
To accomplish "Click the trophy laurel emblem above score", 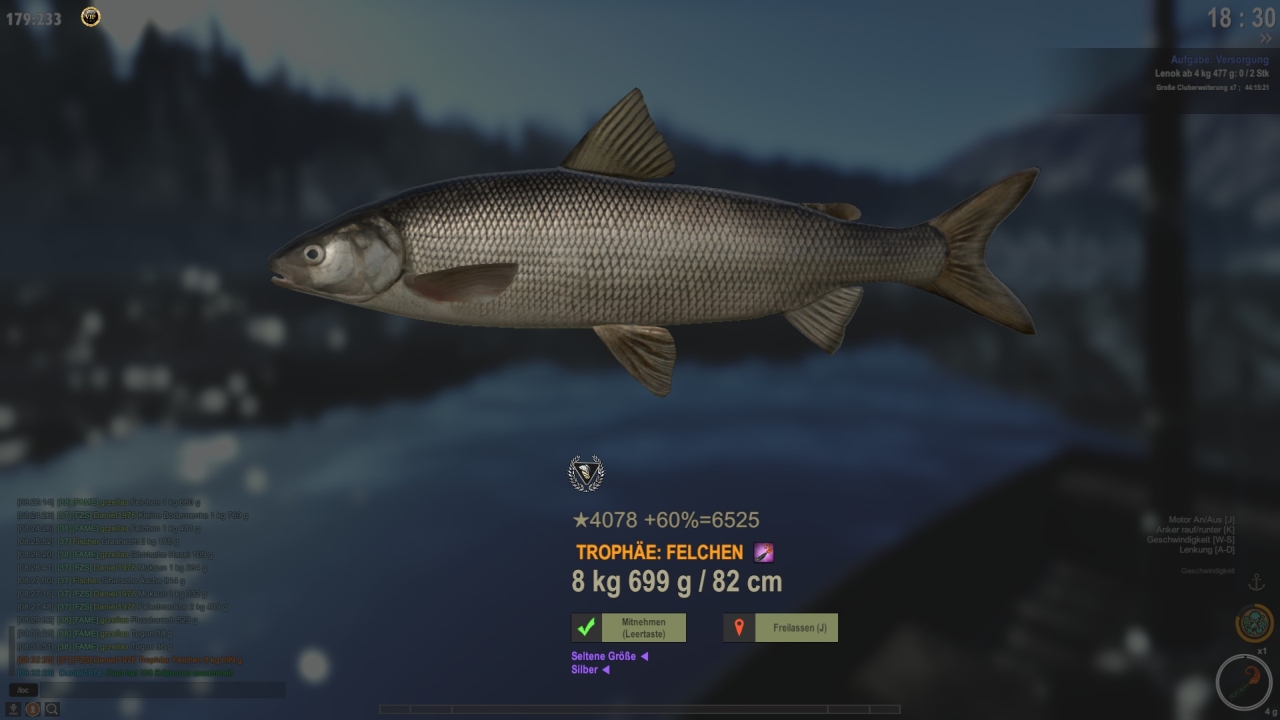I will click(586, 473).
